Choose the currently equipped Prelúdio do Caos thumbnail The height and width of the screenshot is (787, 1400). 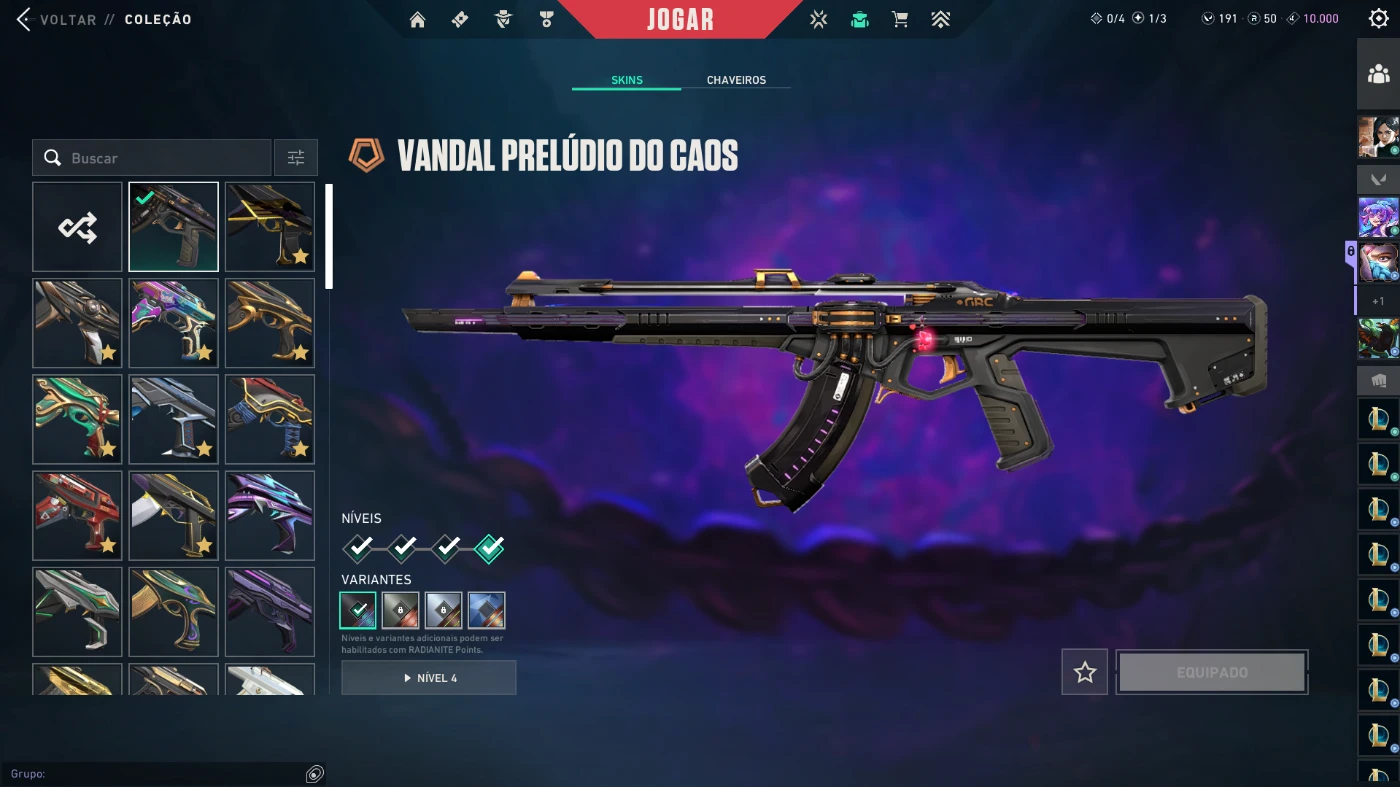[173, 227]
